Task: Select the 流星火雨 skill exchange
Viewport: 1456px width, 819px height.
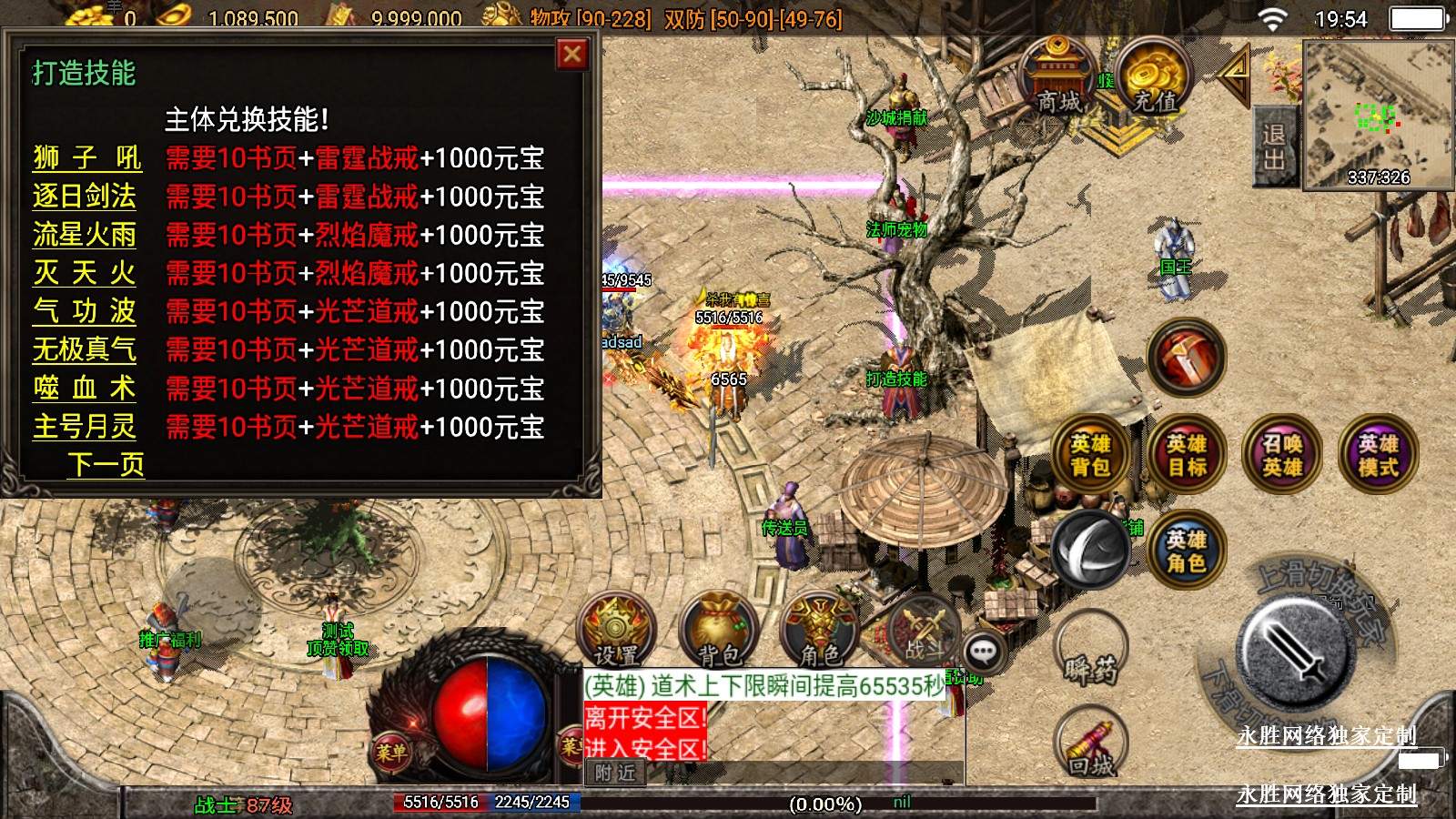Action: 85,235
